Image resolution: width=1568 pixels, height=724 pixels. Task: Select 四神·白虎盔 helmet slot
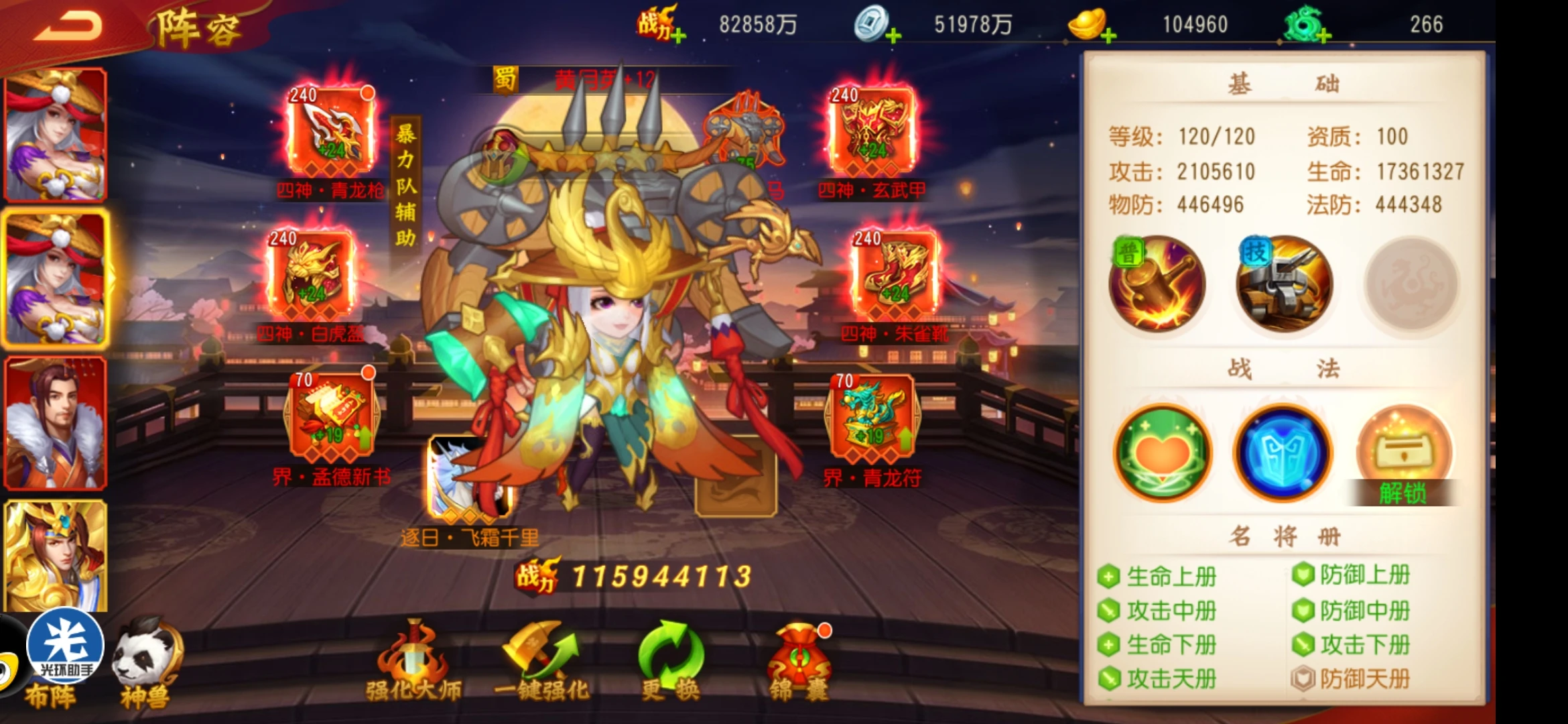point(311,275)
